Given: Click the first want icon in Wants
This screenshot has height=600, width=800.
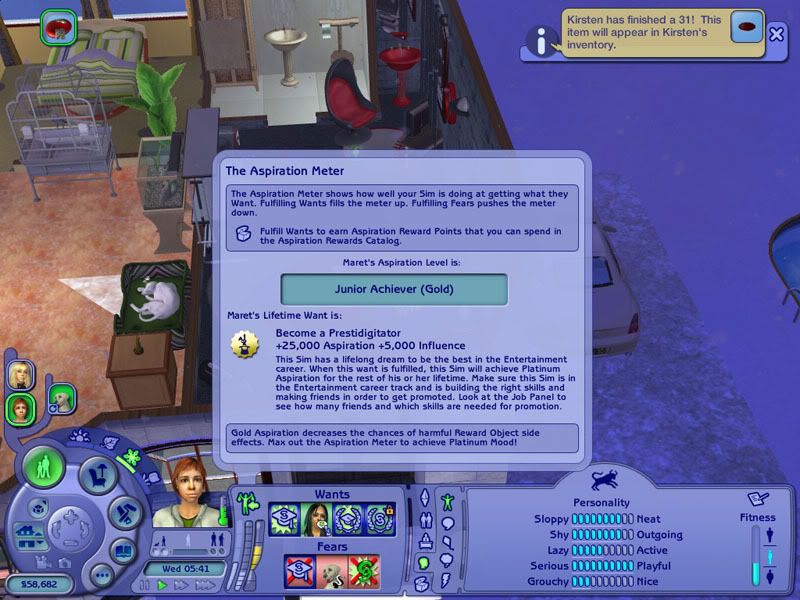Looking at the screenshot, I should click(x=284, y=519).
